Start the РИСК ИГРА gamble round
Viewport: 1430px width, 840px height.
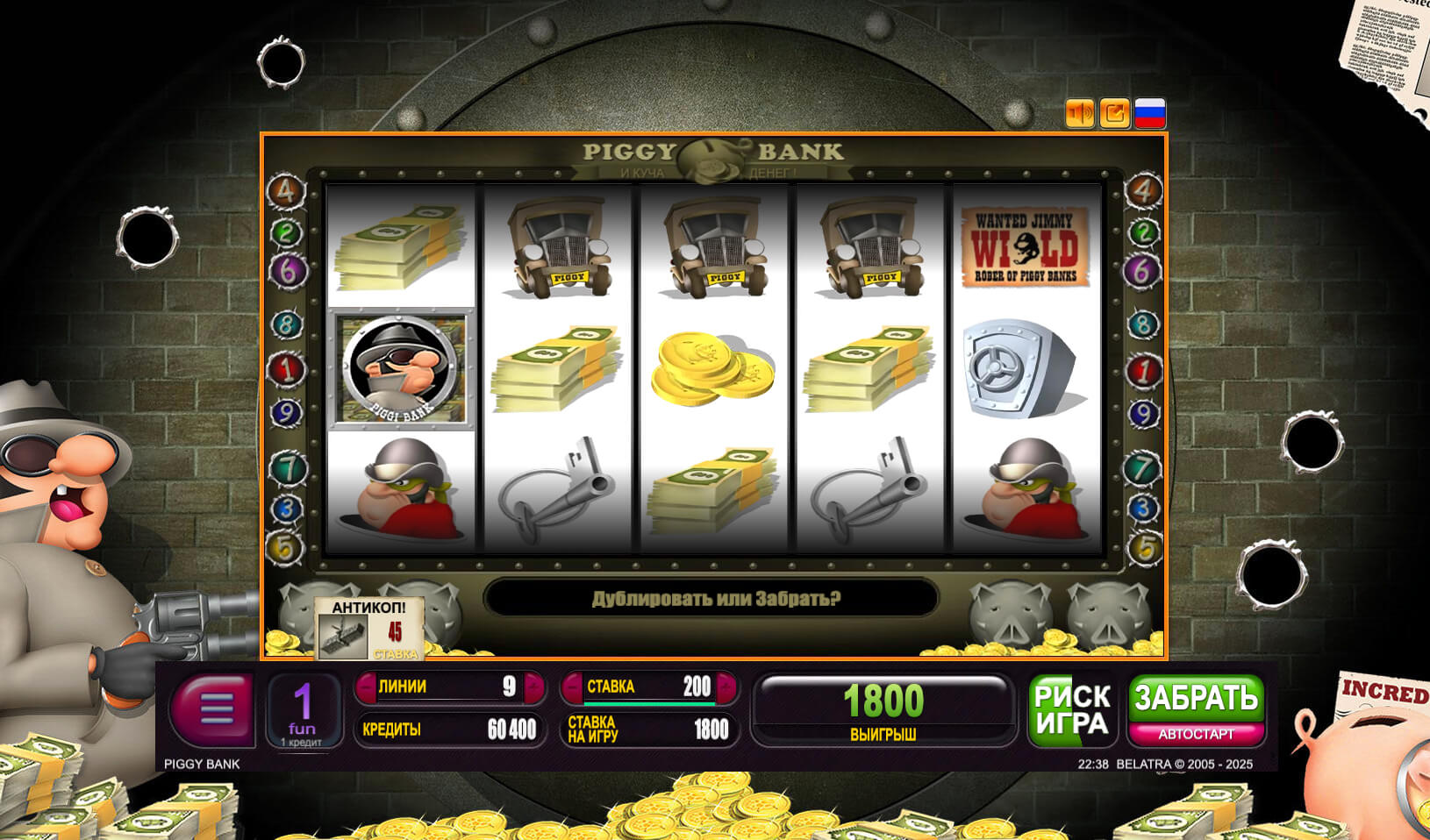(1071, 709)
